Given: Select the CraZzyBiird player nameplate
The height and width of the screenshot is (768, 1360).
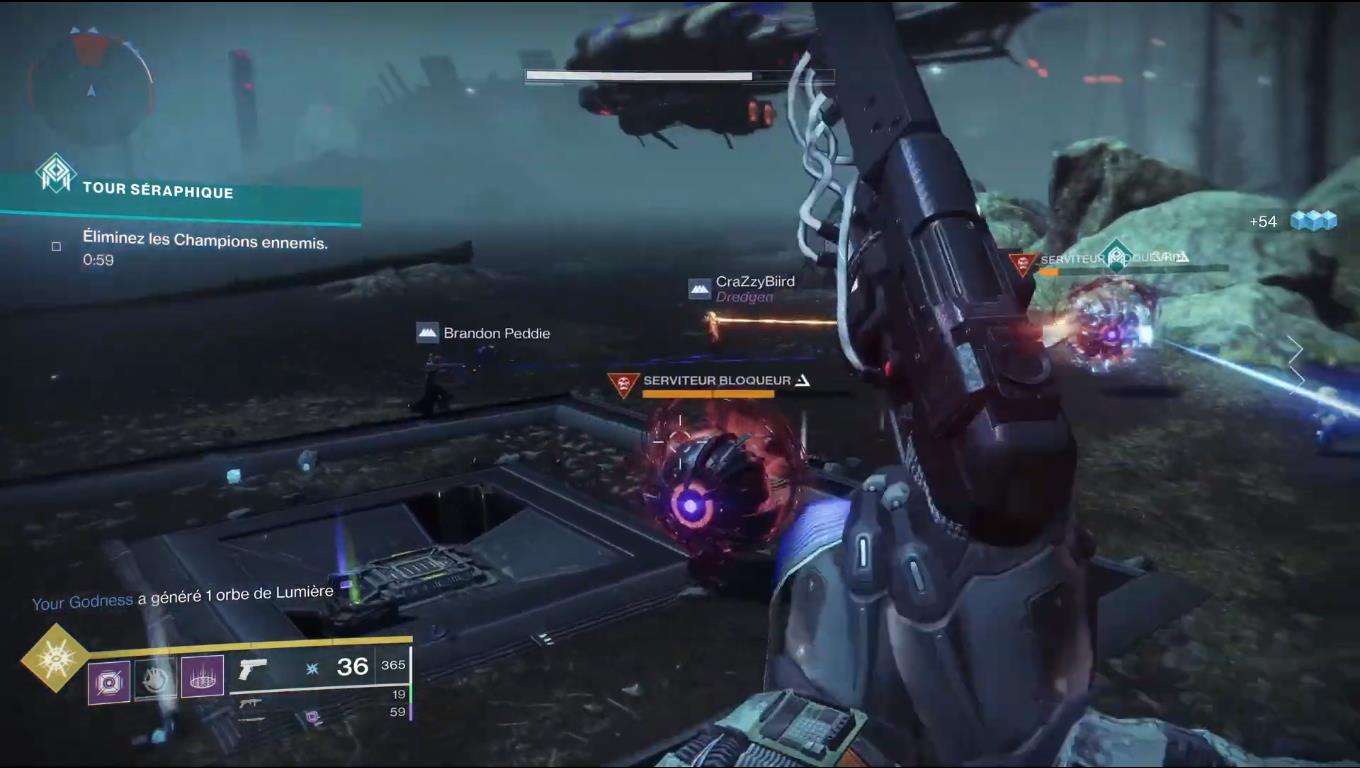Looking at the screenshot, I should [755, 282].
